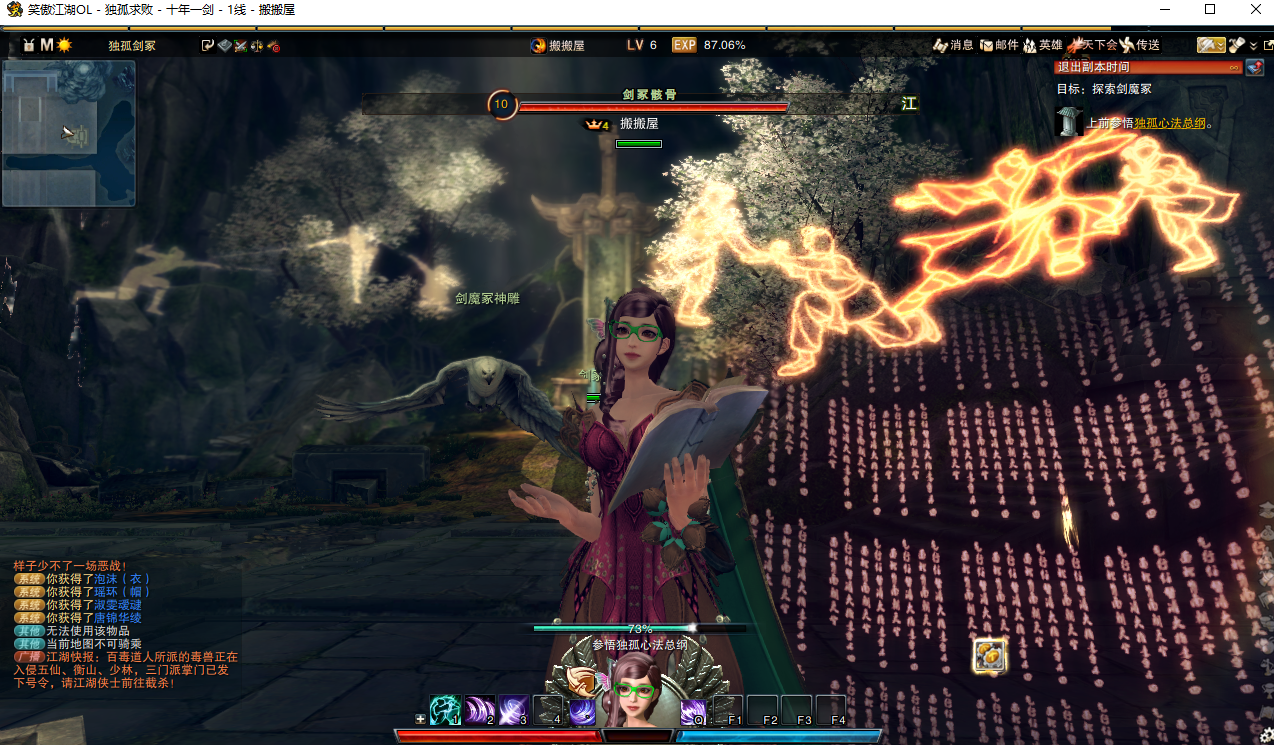Click the M icon in the top bar
The width and height of the screenshot is (1274, 745).
[46, 45]
